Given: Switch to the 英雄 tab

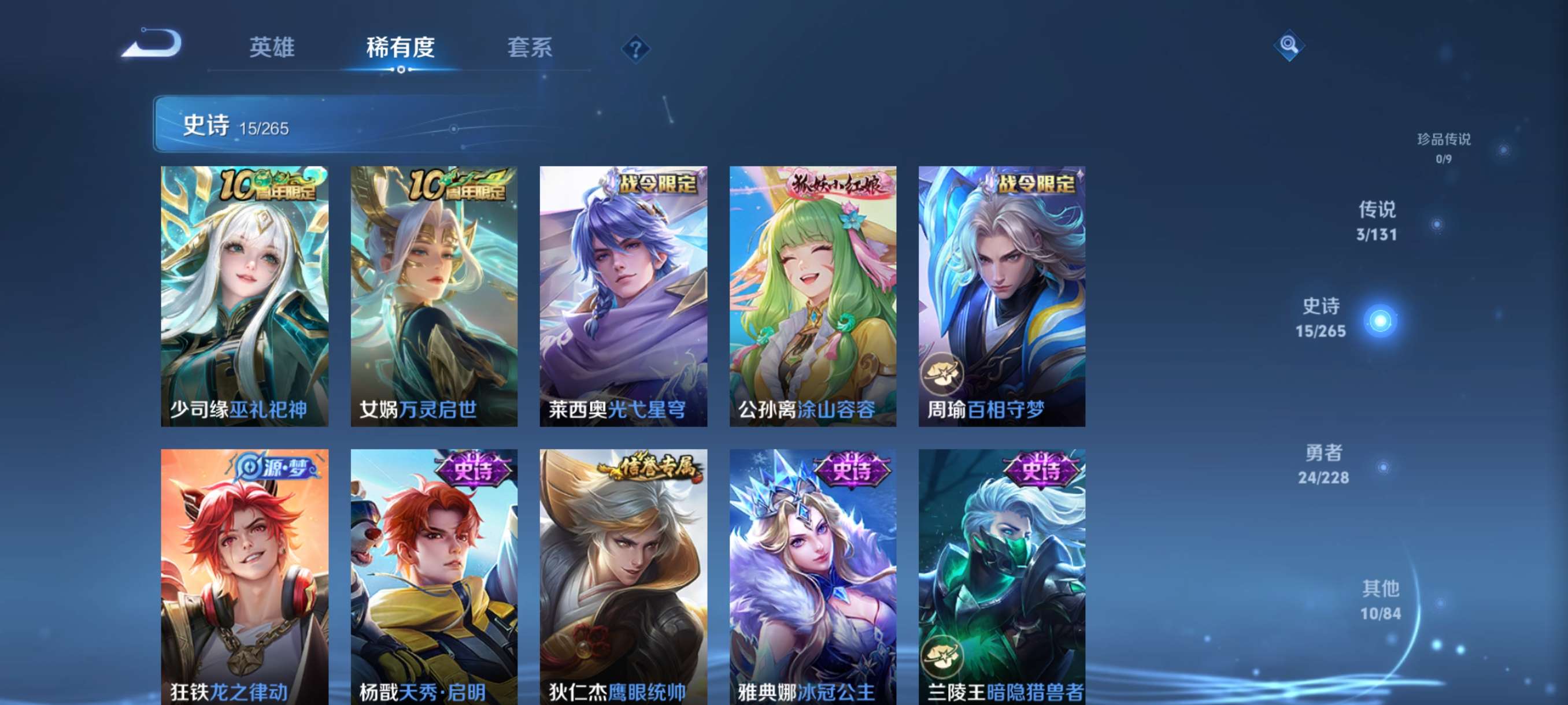Looking at the screenshot, I should (x=272, y=49).
